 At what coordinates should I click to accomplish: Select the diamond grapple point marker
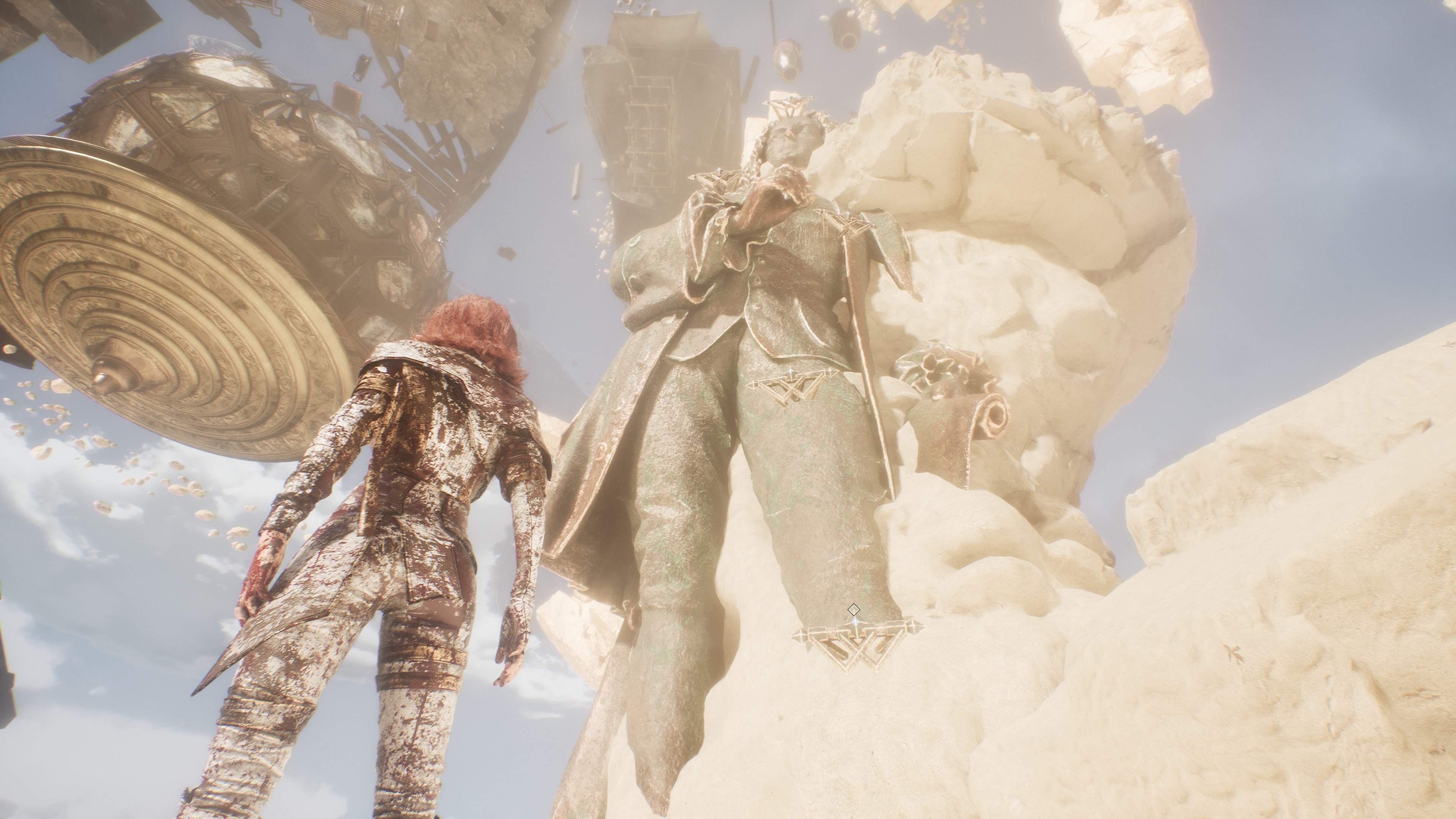[854, 609]
